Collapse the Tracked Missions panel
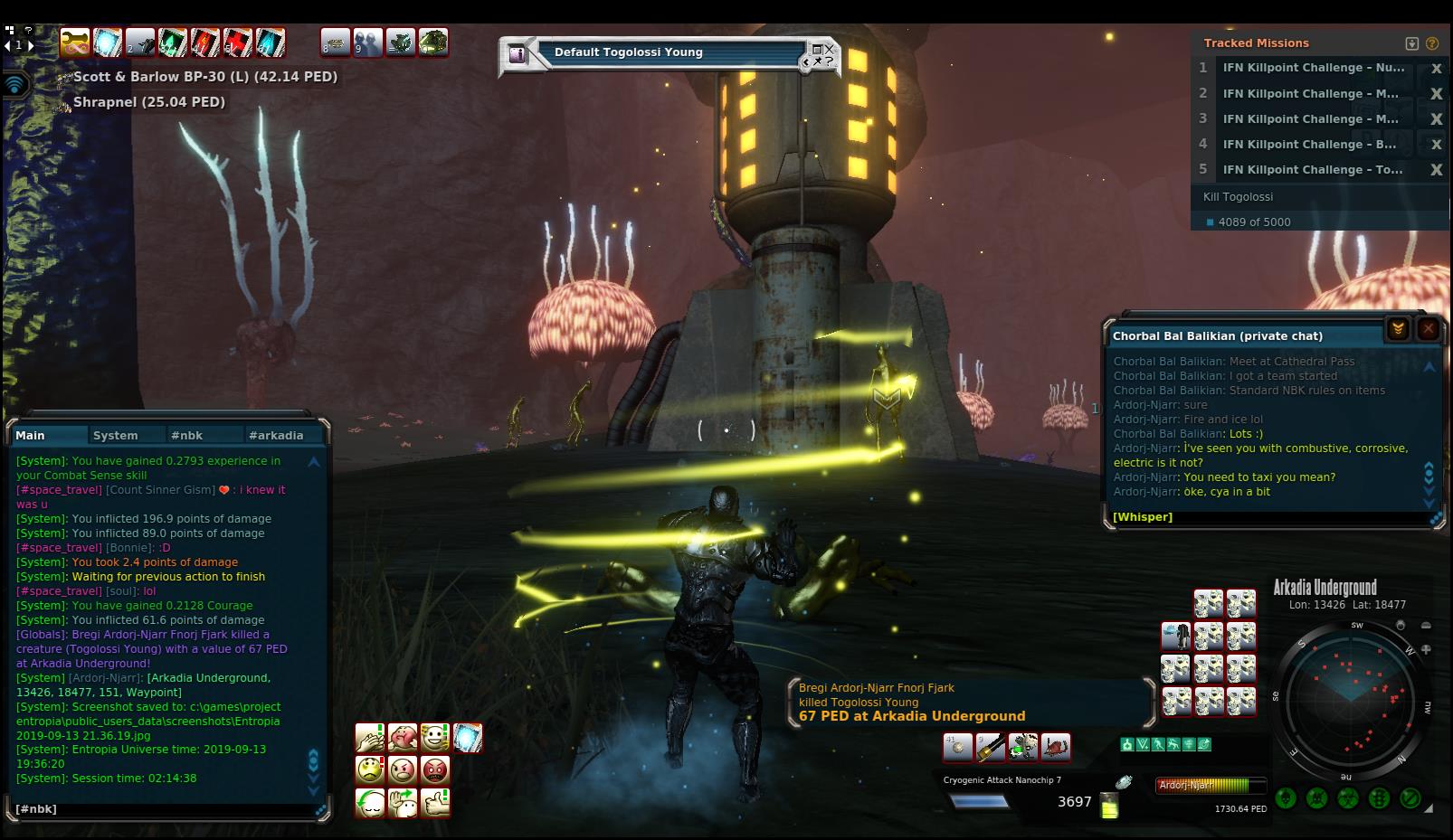Screen dimensions: 1453x840 click(x=1411, y=43)
